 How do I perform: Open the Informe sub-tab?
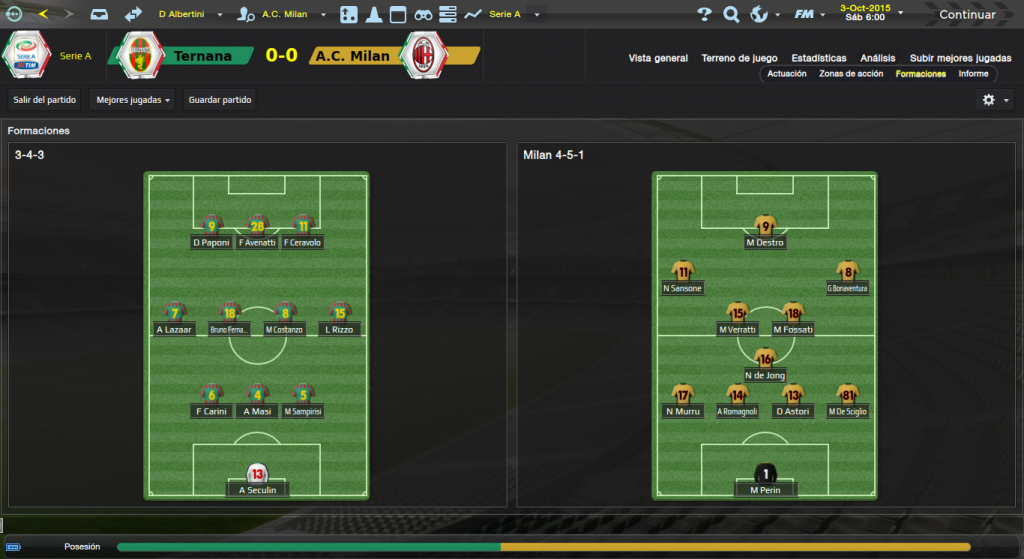[x=973, y=74]
